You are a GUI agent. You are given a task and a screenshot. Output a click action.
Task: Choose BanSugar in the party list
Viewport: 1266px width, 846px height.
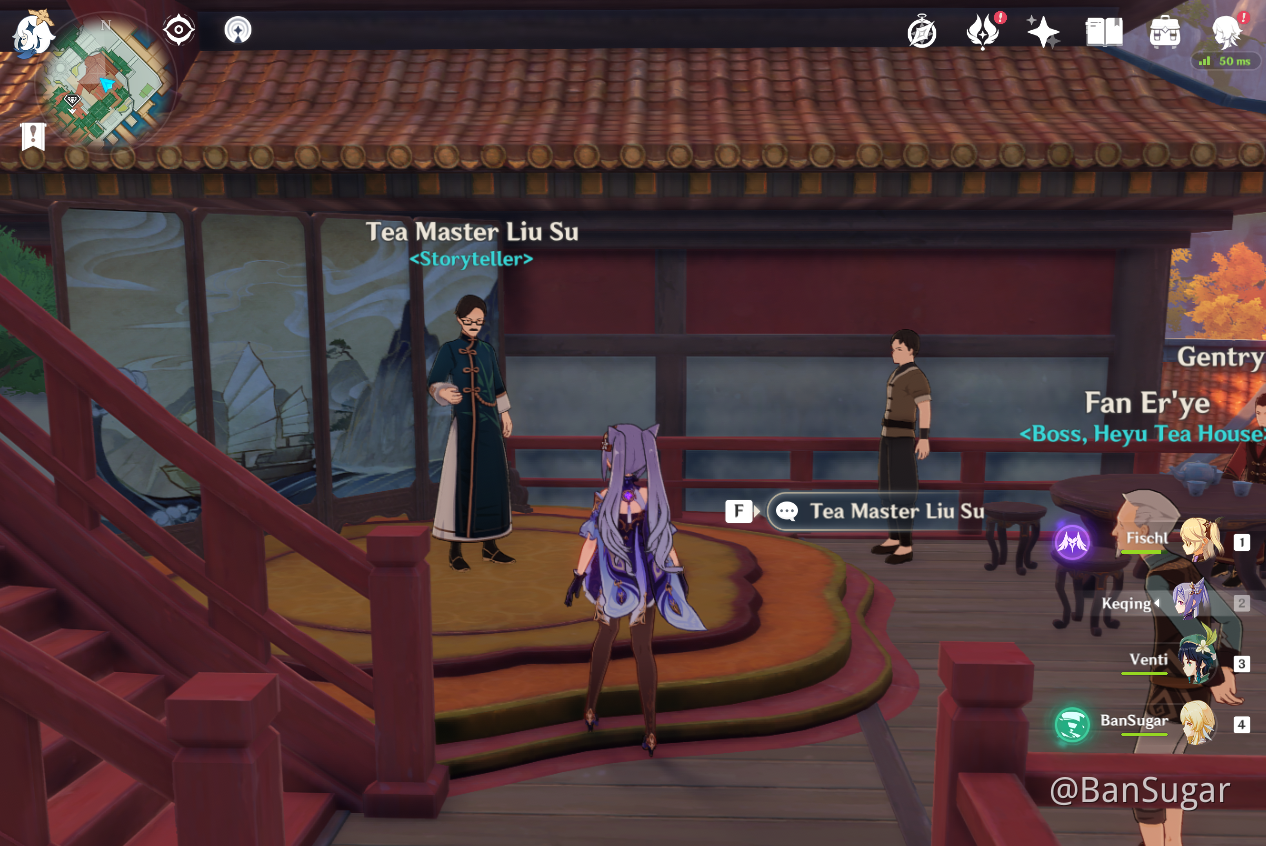click(1196, 722)
